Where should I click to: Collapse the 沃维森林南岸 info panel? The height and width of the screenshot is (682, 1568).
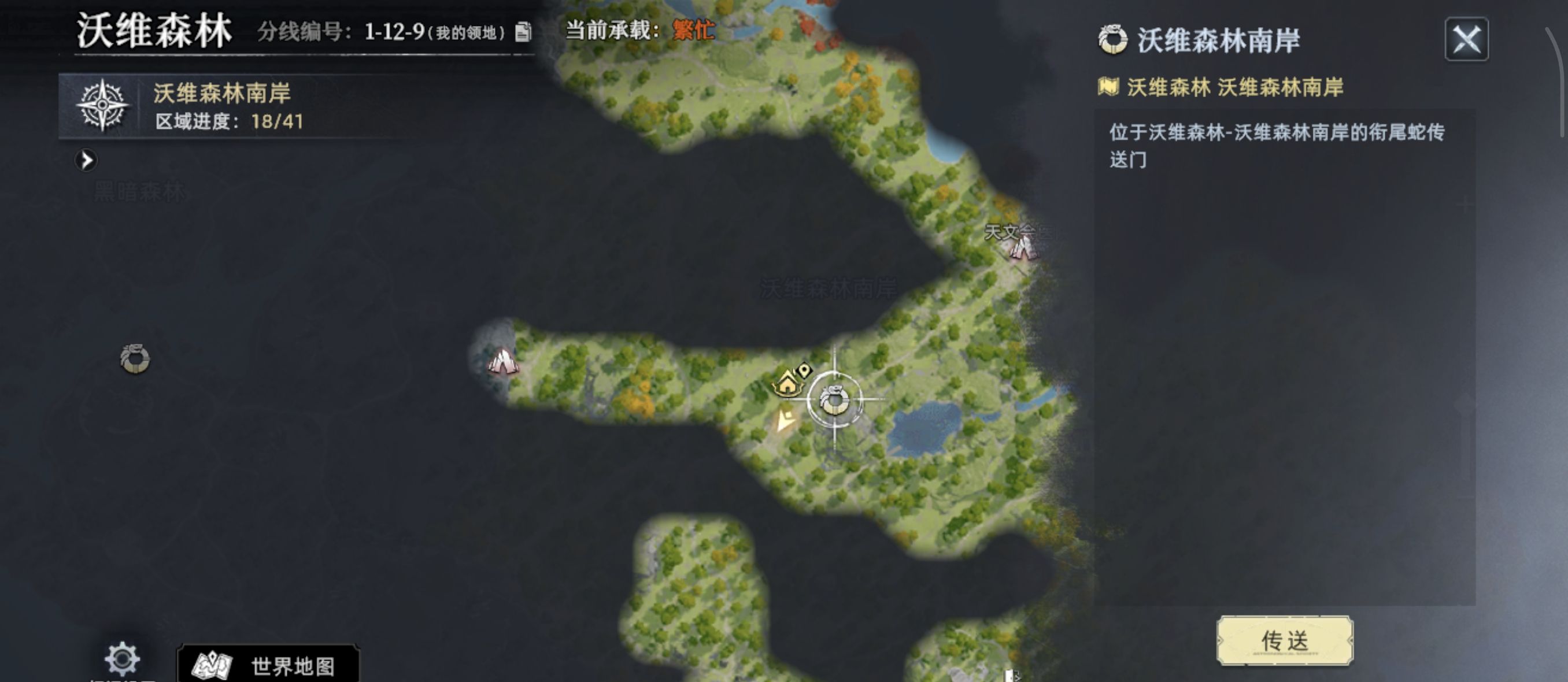point(1467,39)
